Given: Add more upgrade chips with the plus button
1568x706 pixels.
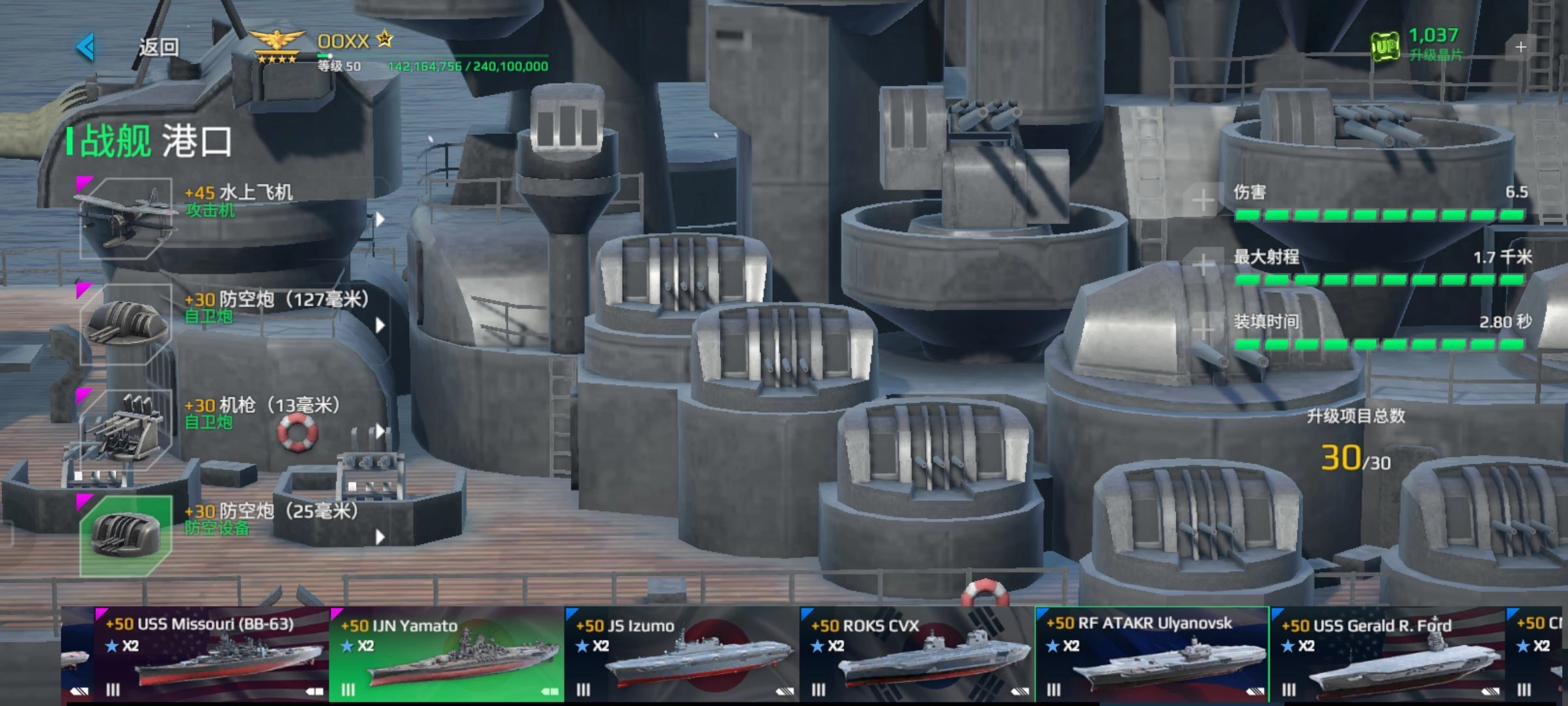Looking at the screenshot, I should tap(1520, 47).
